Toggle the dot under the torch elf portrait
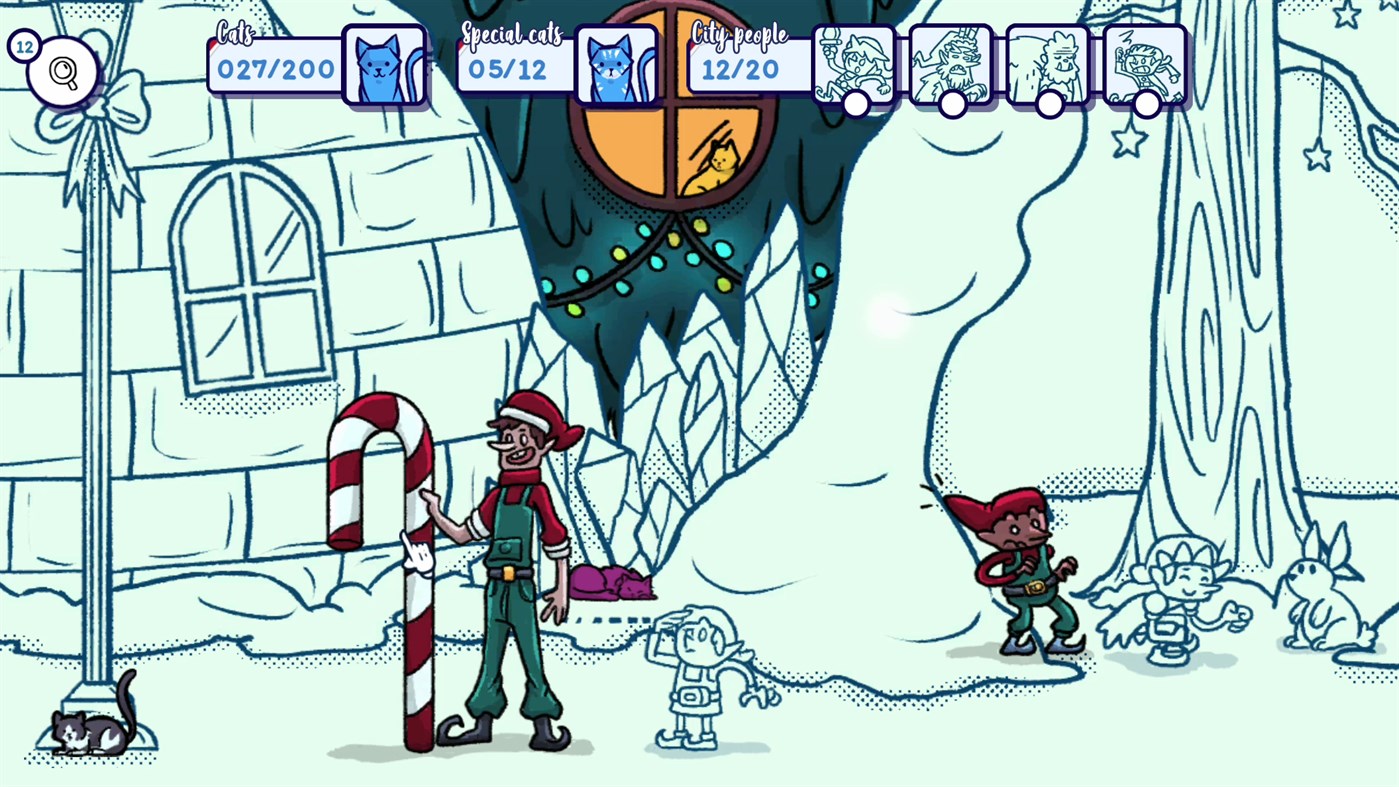1399x787 pixels. point(854,104)
